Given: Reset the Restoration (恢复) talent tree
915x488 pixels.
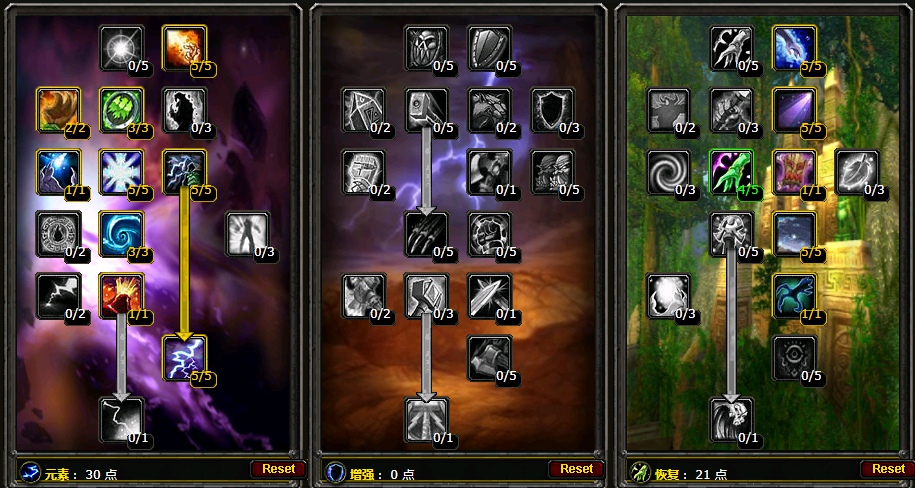Looking at the screenshot, I should (x=888, y=468).
